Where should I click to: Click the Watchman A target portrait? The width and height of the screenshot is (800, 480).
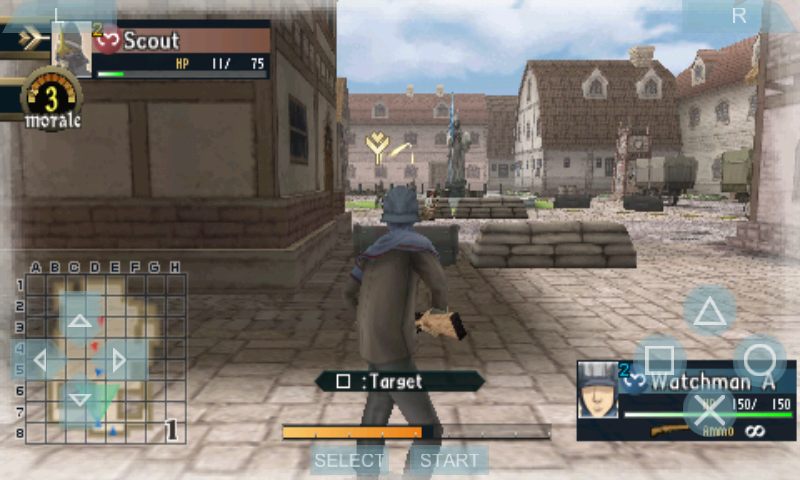coord(597,389)
